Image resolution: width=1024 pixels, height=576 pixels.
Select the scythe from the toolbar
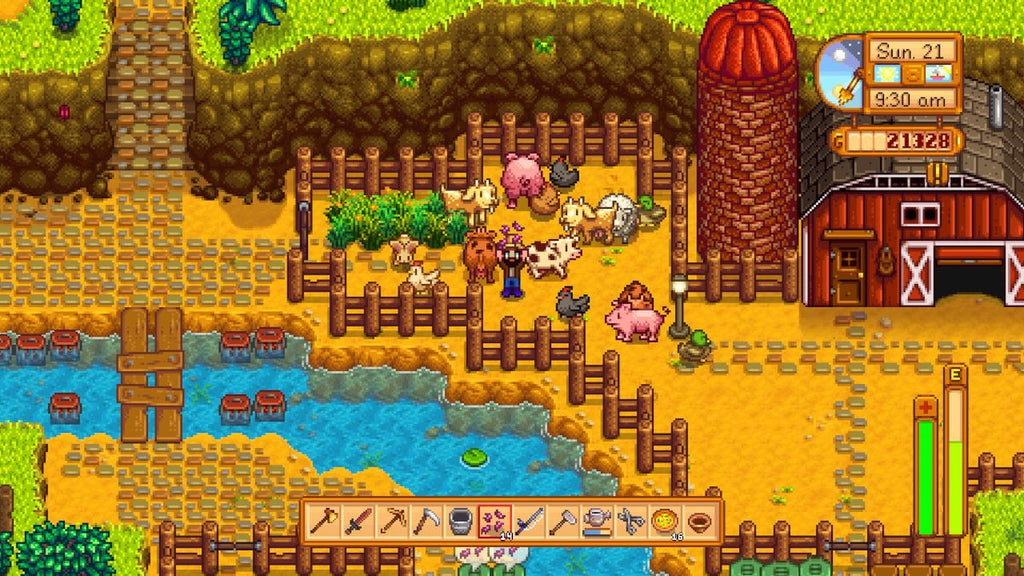[427, 521]
